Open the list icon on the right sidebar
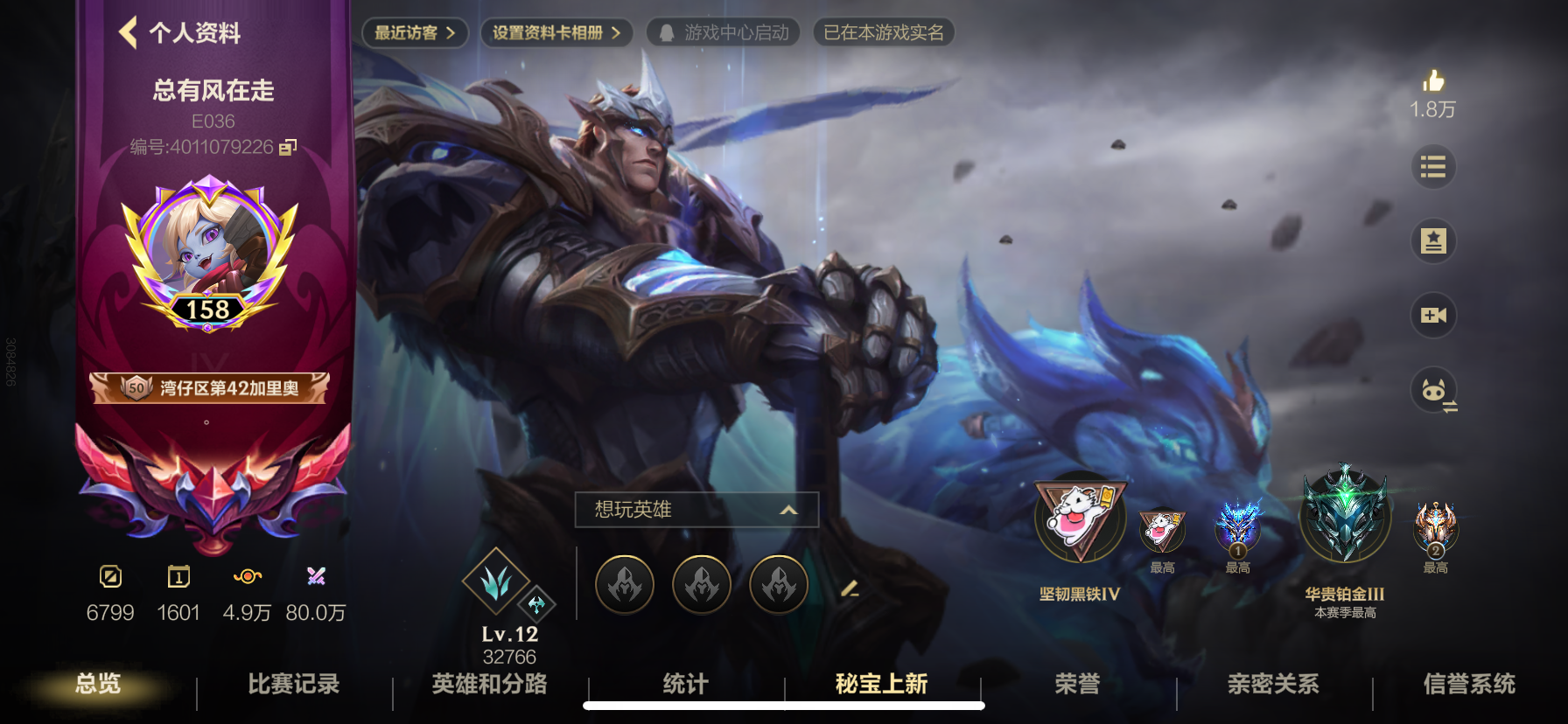This screenshot has width=1568, height=724. coord(1432,166)
